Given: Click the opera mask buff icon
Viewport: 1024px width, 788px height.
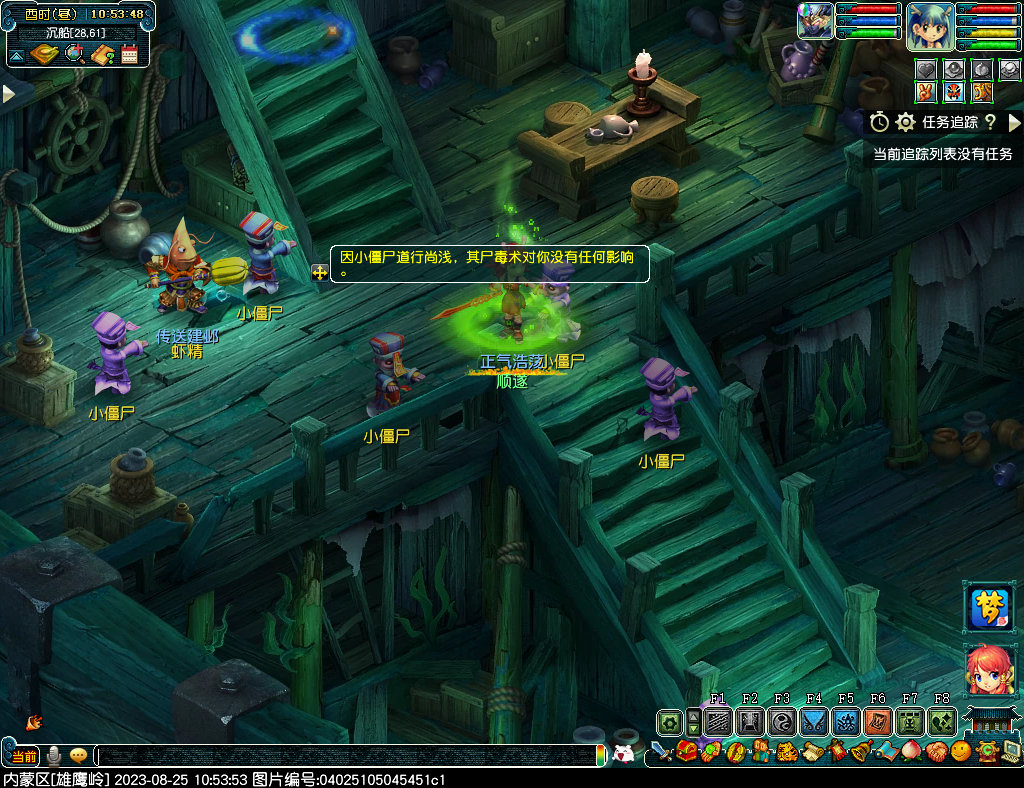Looking at the screenshot, I should pos(954,92).
